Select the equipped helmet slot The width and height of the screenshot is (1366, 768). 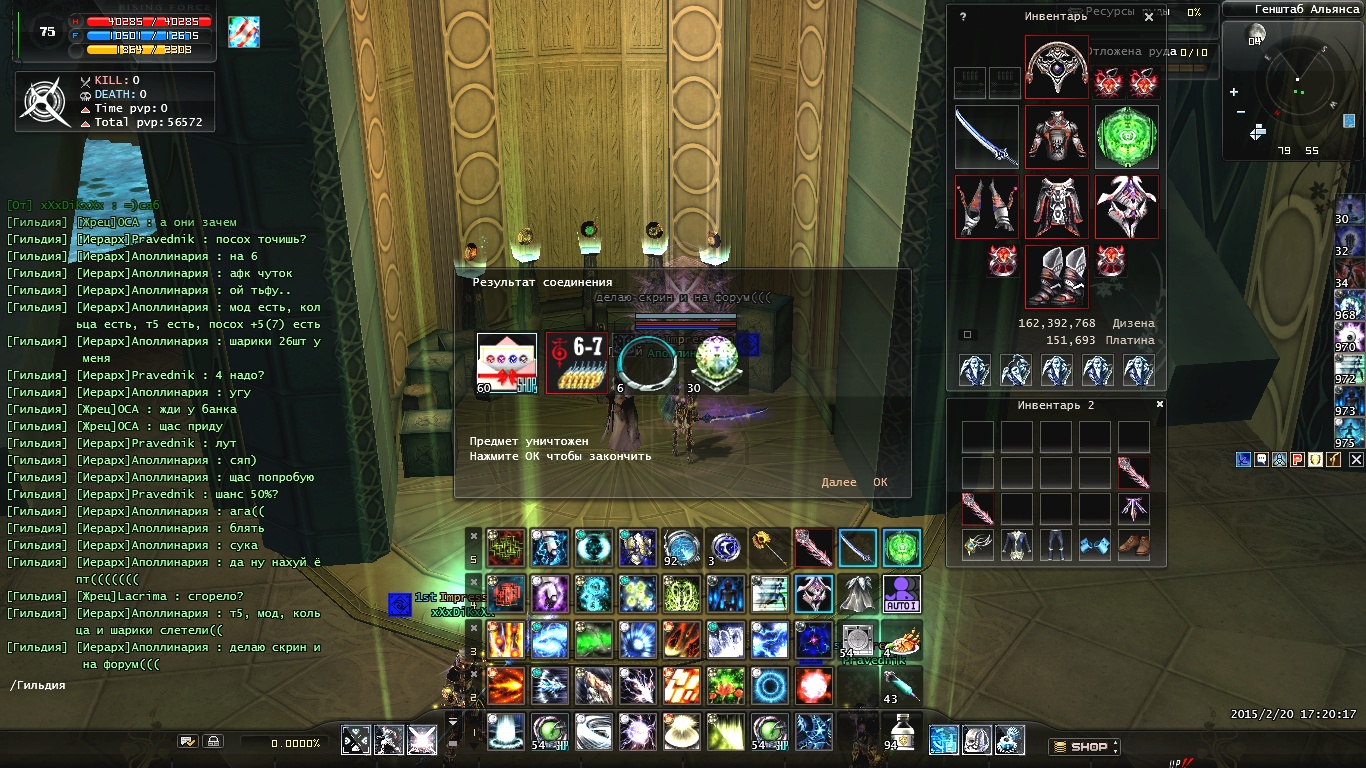pyautogui.click(x=1056, y=67)
